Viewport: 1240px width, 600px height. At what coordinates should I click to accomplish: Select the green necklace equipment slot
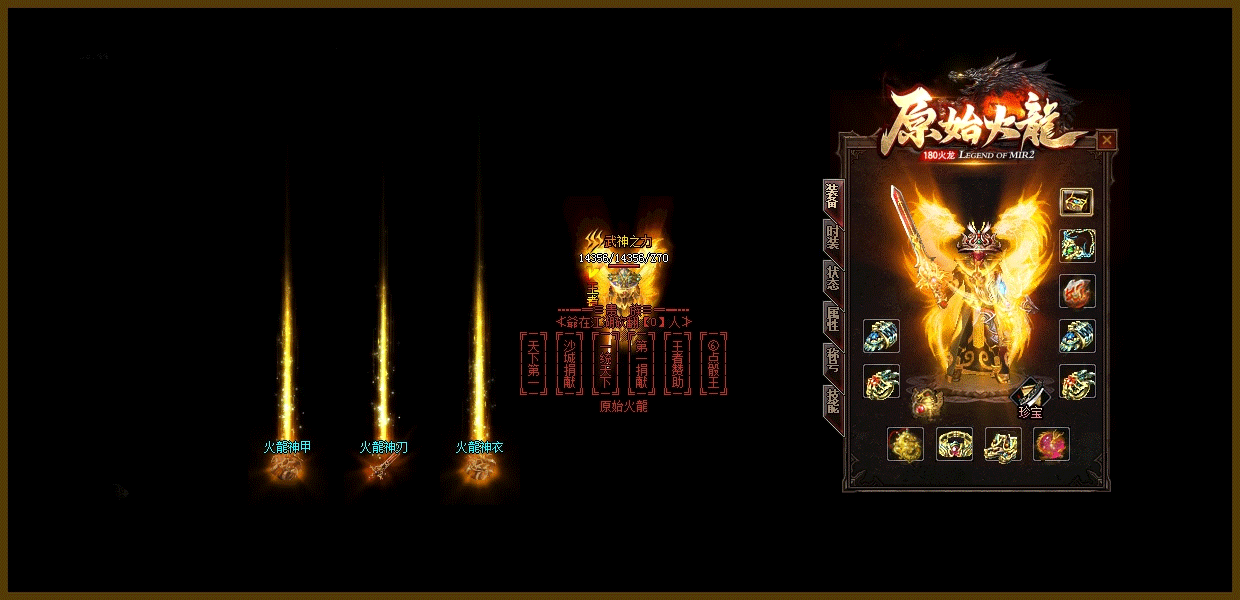point(1077,245)
